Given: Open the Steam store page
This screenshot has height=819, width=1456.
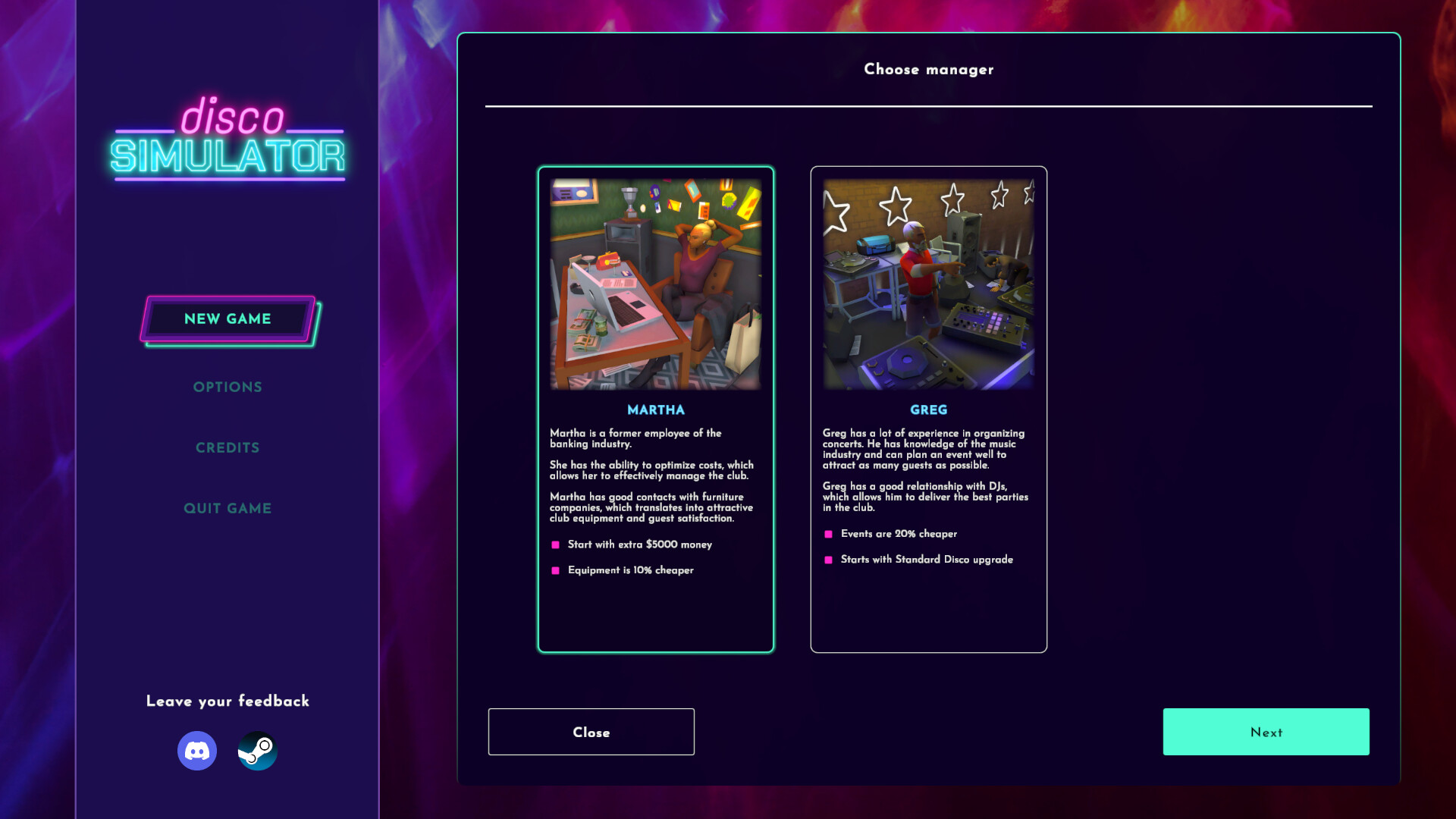Looking at the screenshot, I should [x=257, y=750].
